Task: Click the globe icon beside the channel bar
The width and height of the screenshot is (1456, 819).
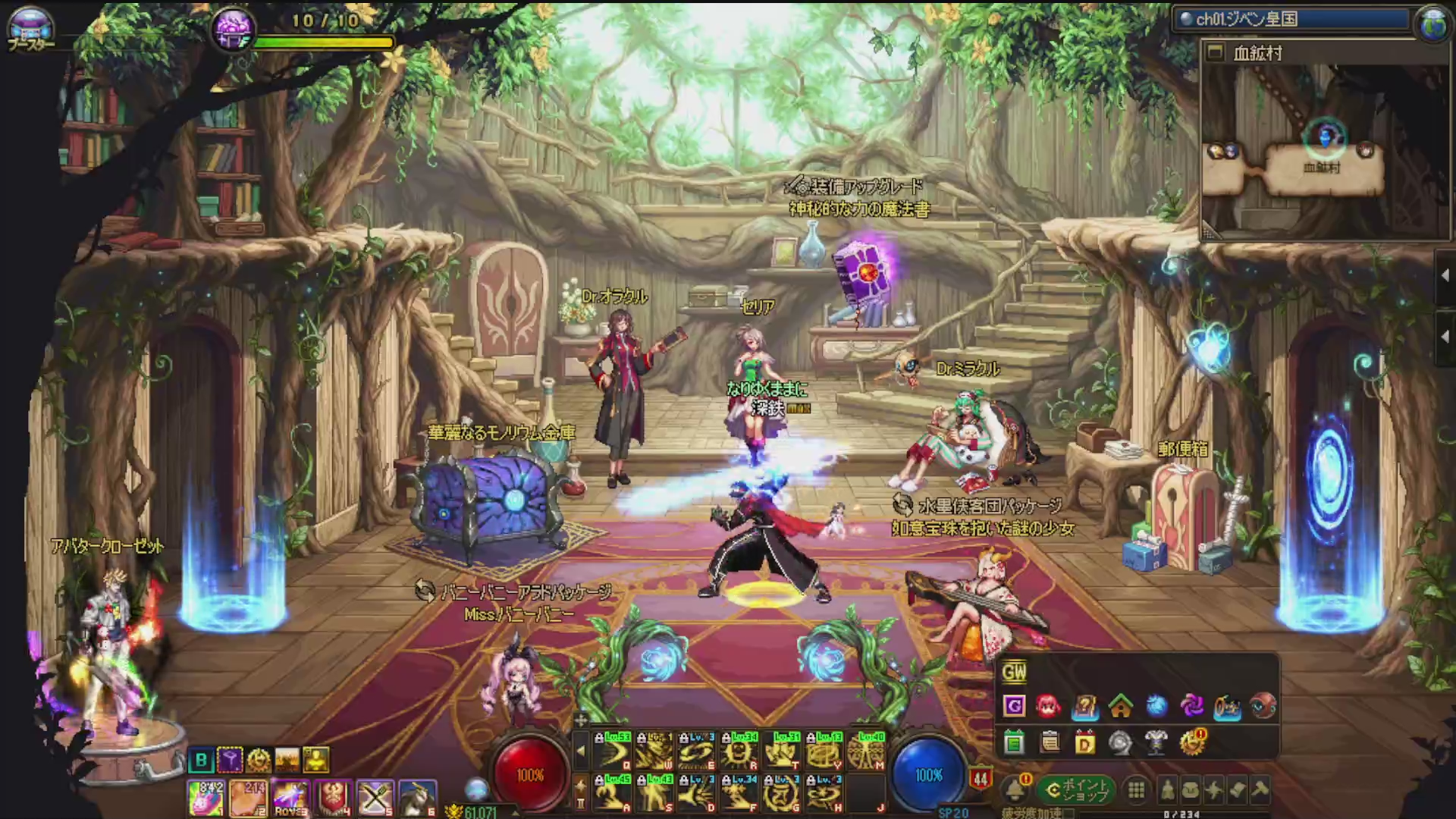Action: click(x=1432, y=23)
